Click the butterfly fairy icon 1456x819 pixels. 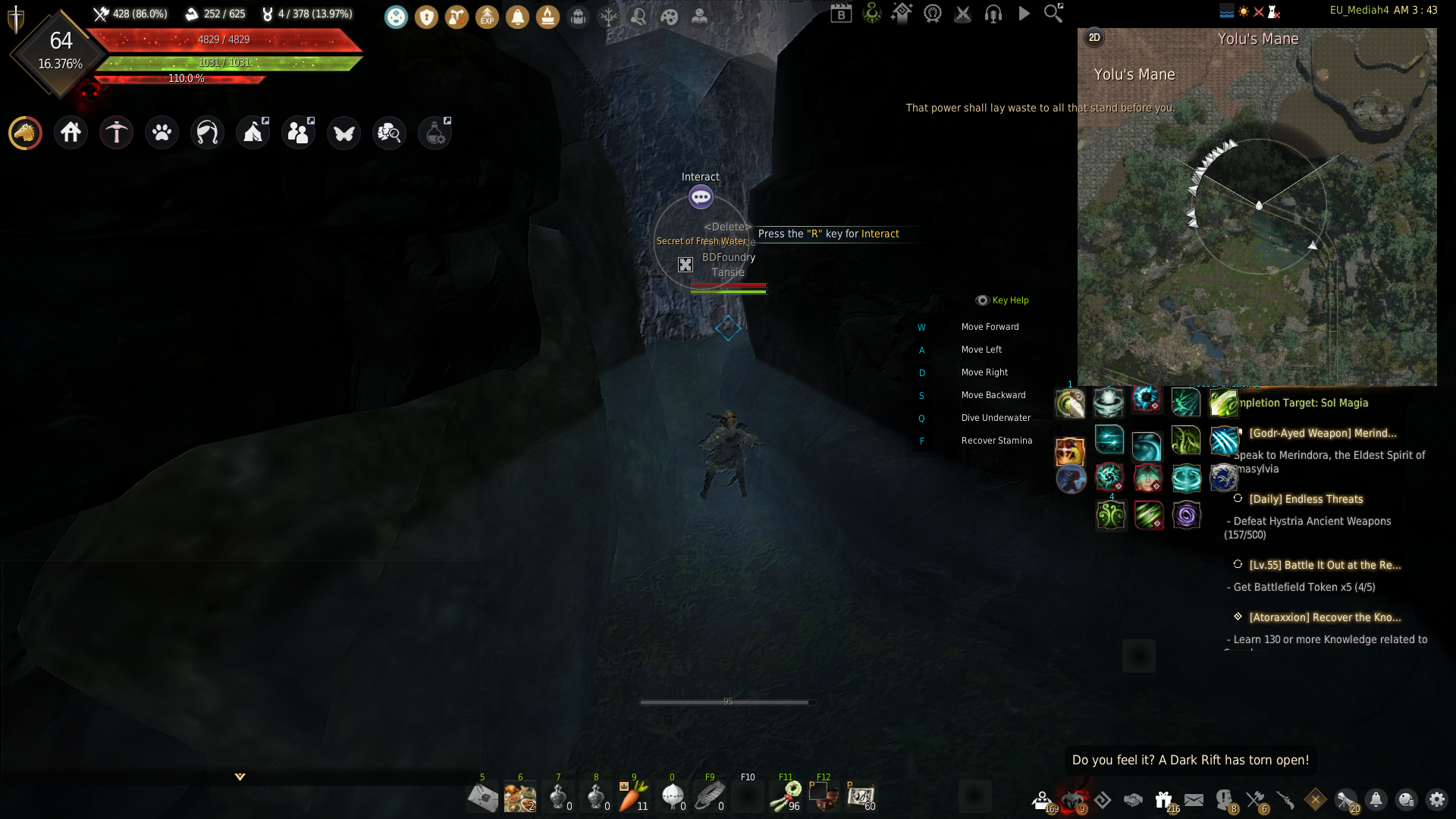click(x=344, y=133)
